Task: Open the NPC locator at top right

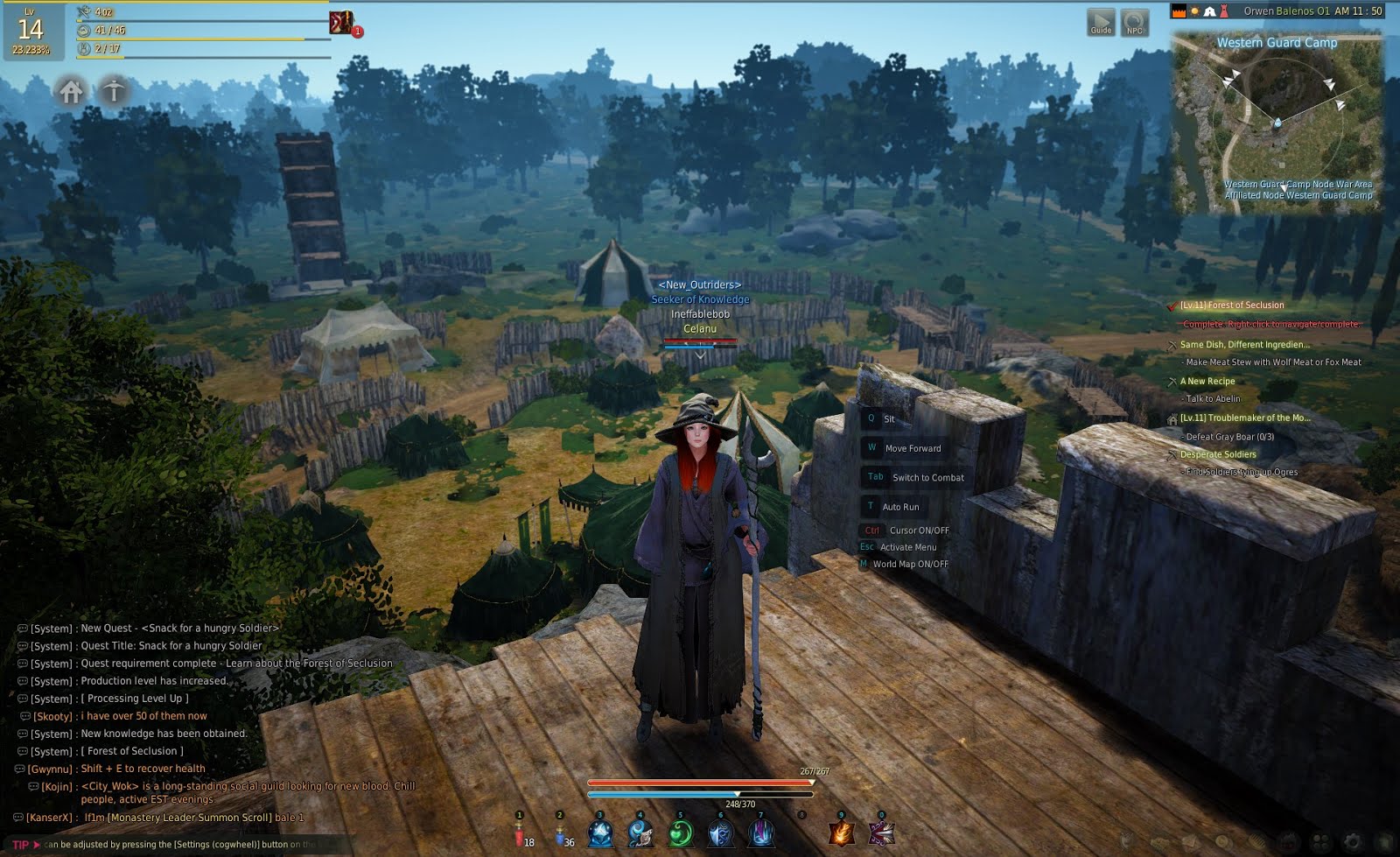Action: pyautogui.click(x=1135, y=23)
